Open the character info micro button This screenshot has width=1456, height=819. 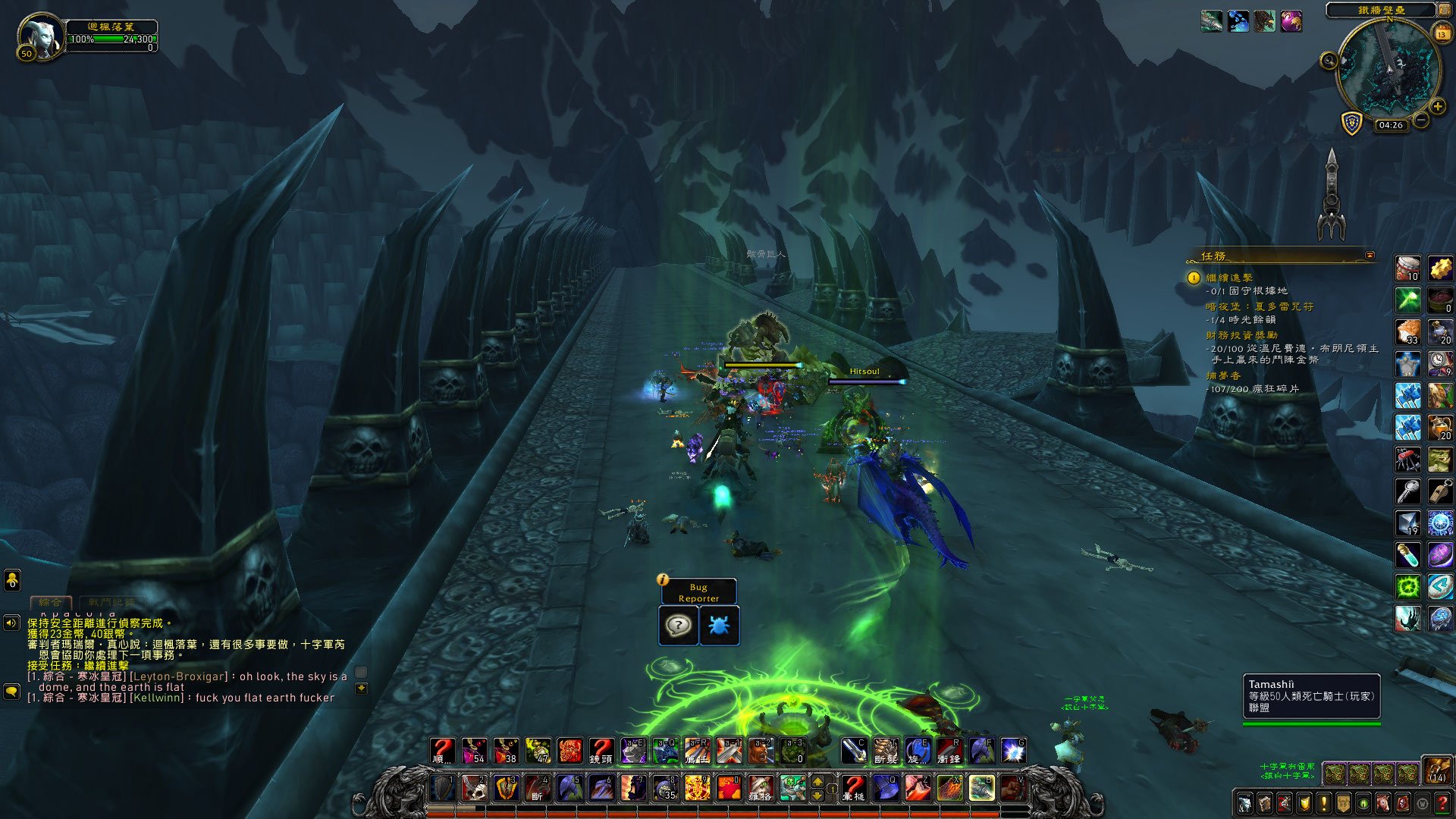1244,803
